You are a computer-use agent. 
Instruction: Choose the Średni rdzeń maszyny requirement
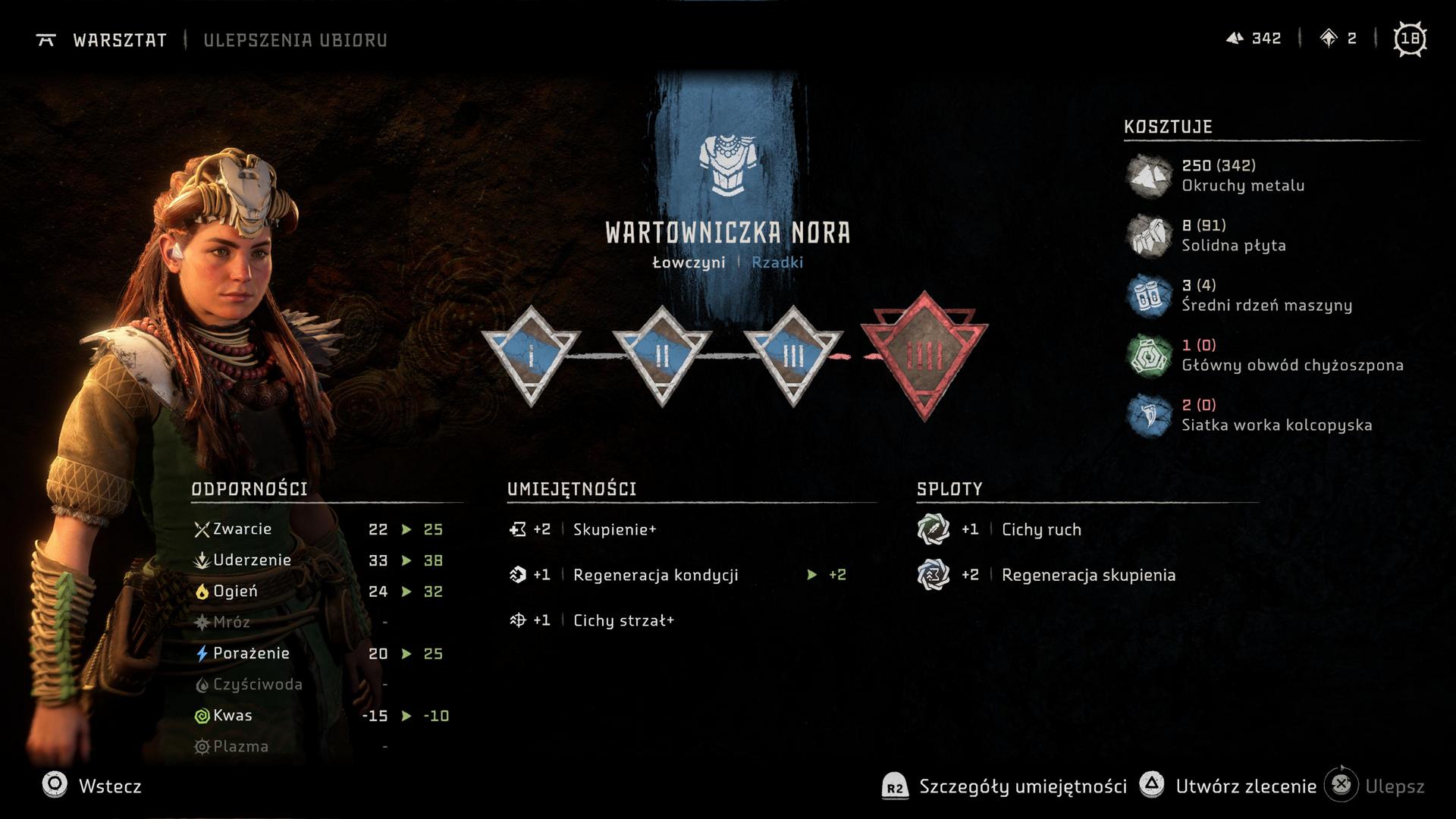click(1266, 295)
